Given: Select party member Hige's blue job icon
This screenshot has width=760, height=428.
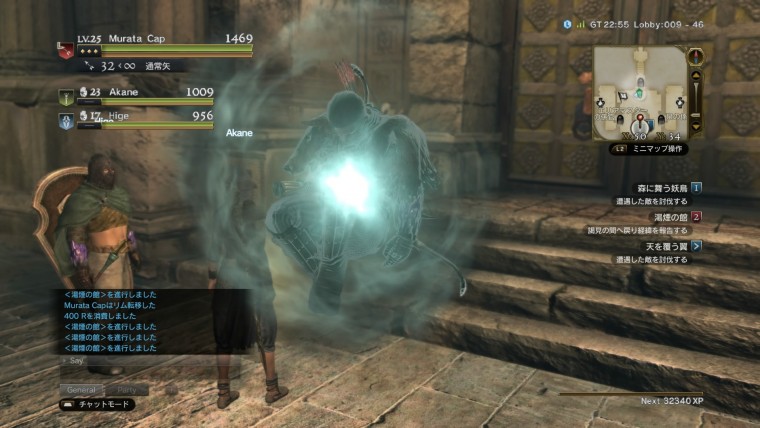Looking at the screenshot, I should click(66, 119).
